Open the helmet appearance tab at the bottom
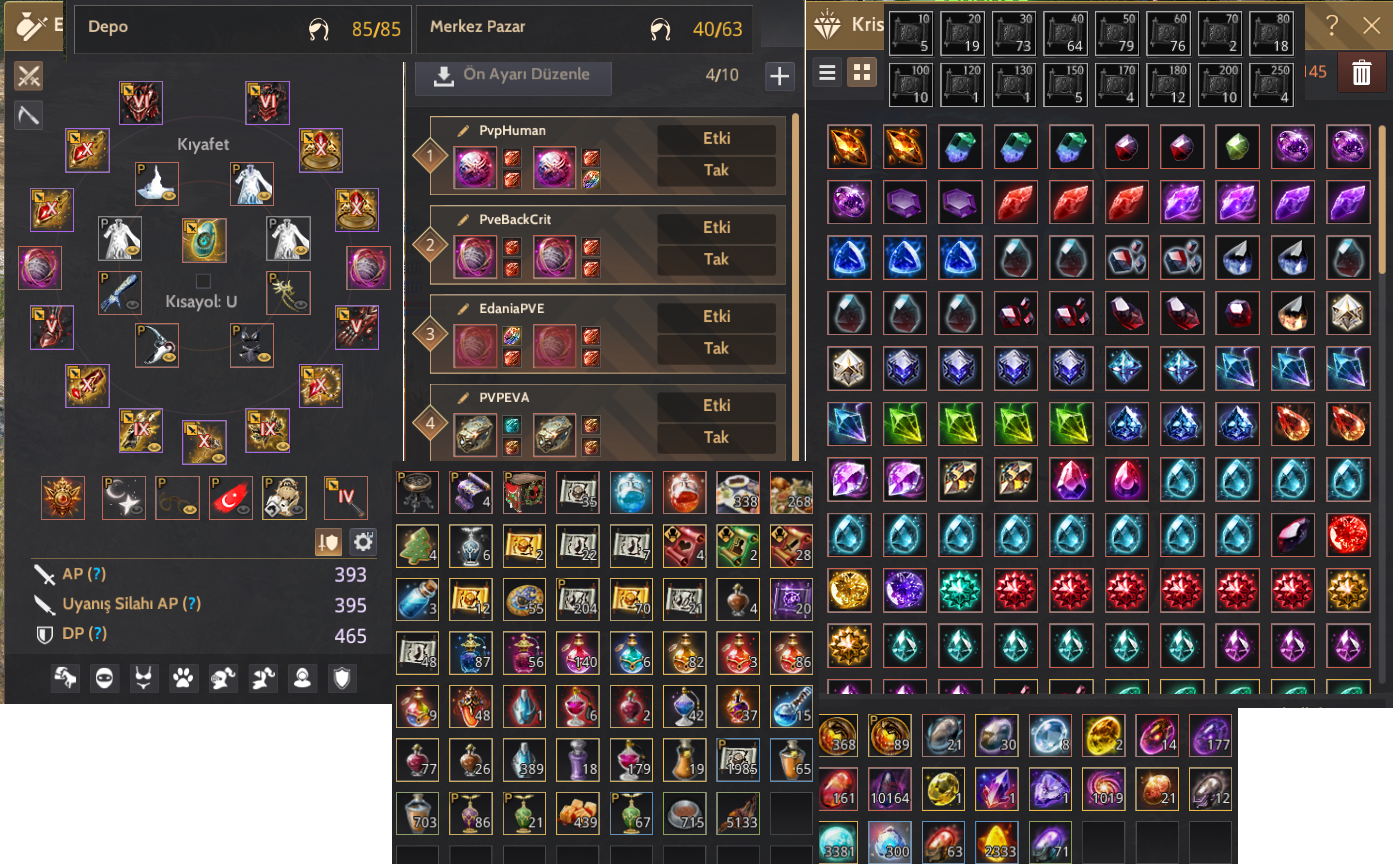1395x864 pixels. (x=223, y=678)
